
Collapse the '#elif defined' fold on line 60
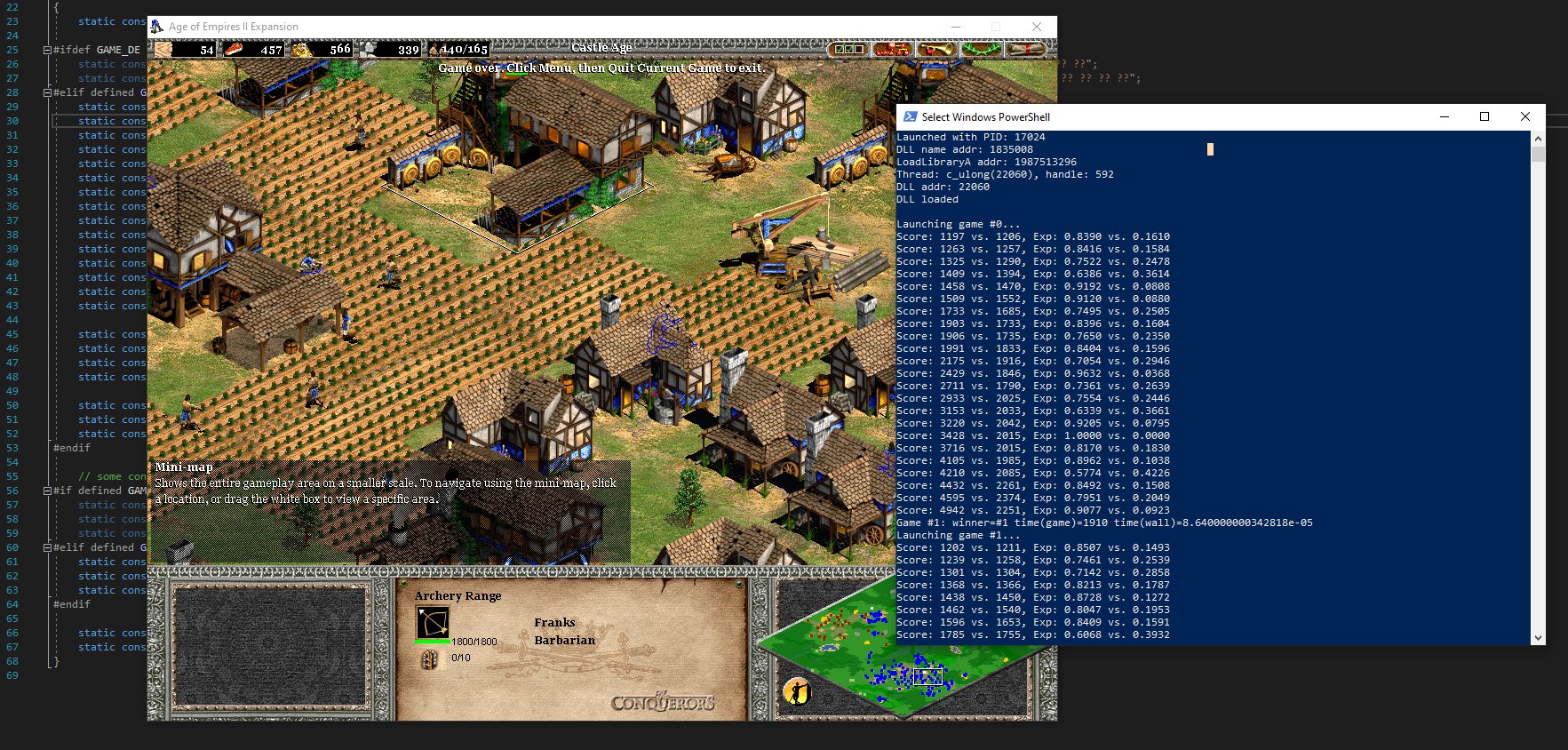click(x=47, y=547)
